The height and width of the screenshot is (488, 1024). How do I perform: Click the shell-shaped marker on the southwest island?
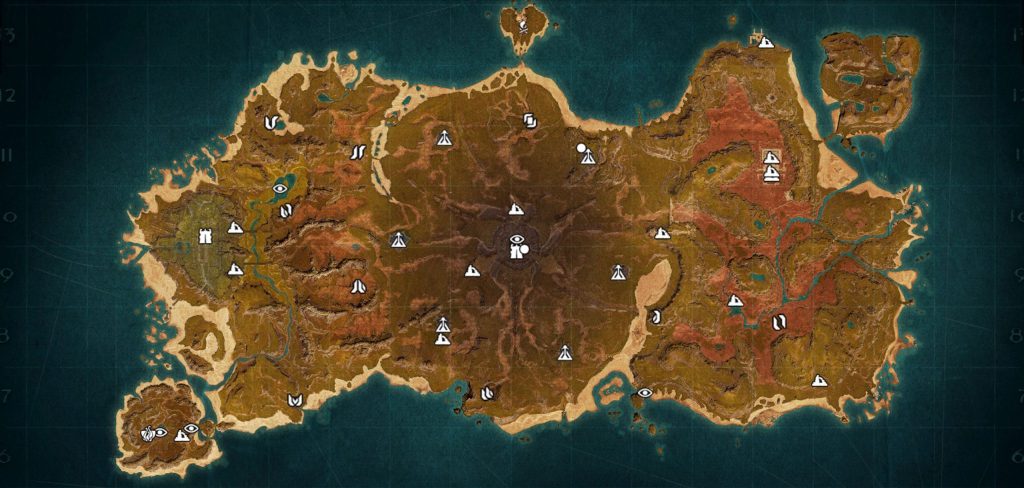[x=150, y=433]
